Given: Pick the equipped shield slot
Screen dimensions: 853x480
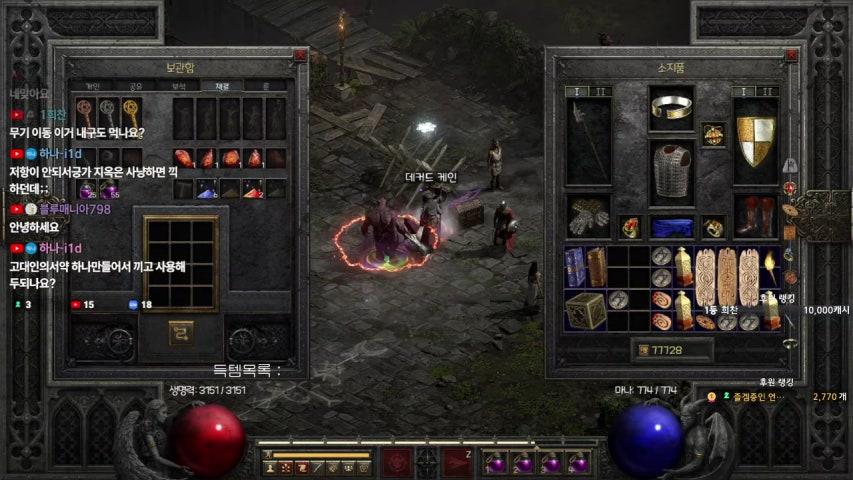Looking at the screenshot, I should 755,140.
